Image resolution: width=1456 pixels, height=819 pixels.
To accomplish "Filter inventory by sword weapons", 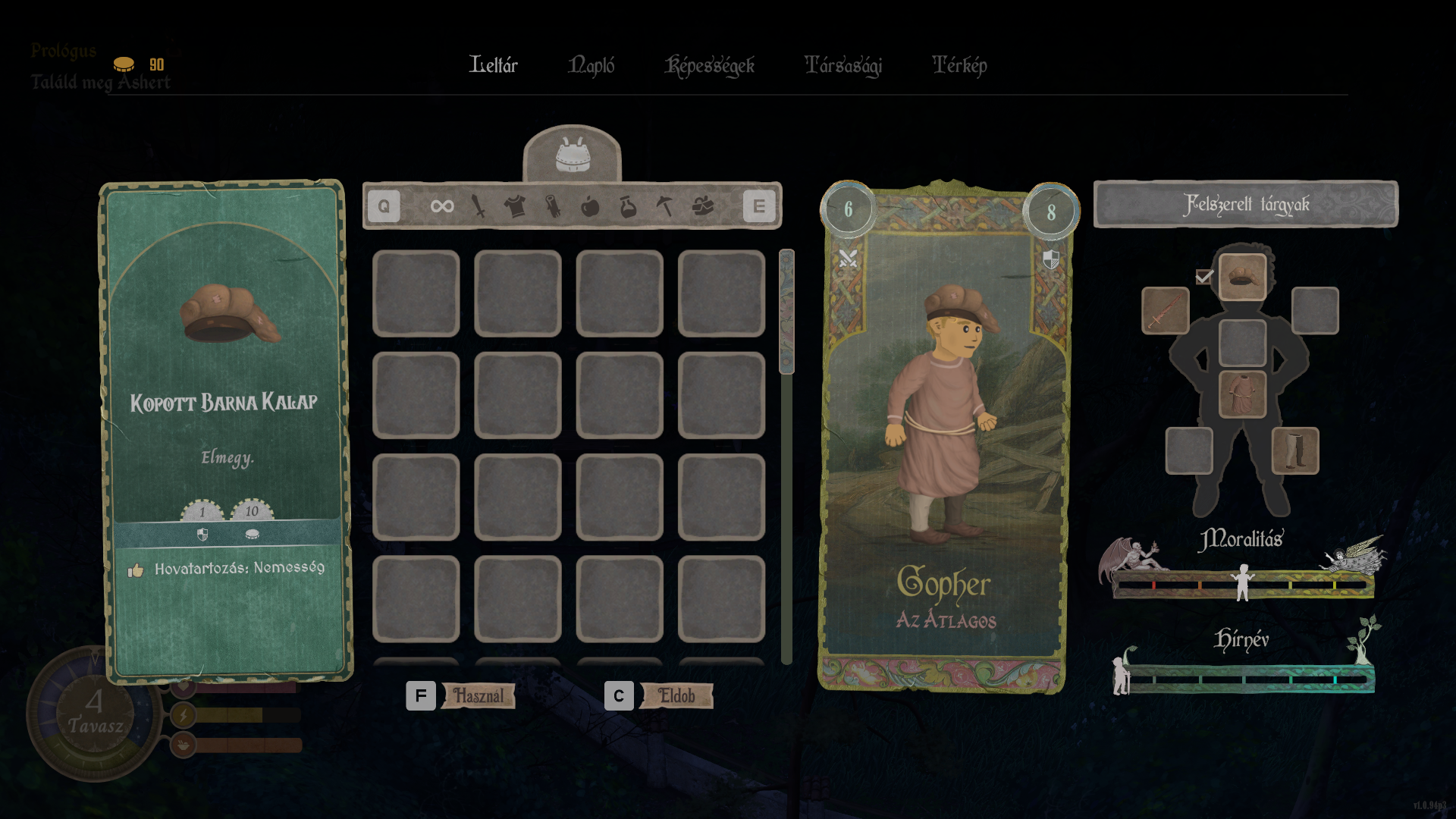I will (x=479, y=206).
